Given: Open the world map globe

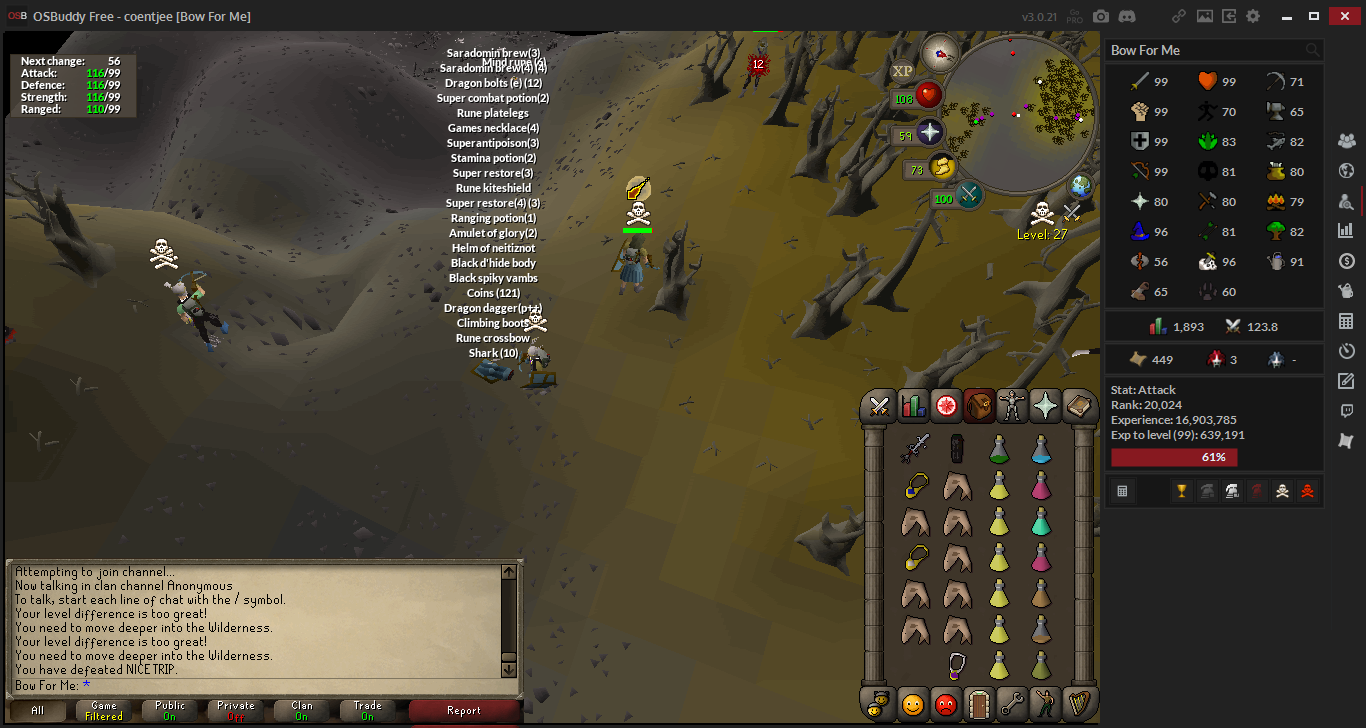Looking at the screenshot, I should (1081, 186).
